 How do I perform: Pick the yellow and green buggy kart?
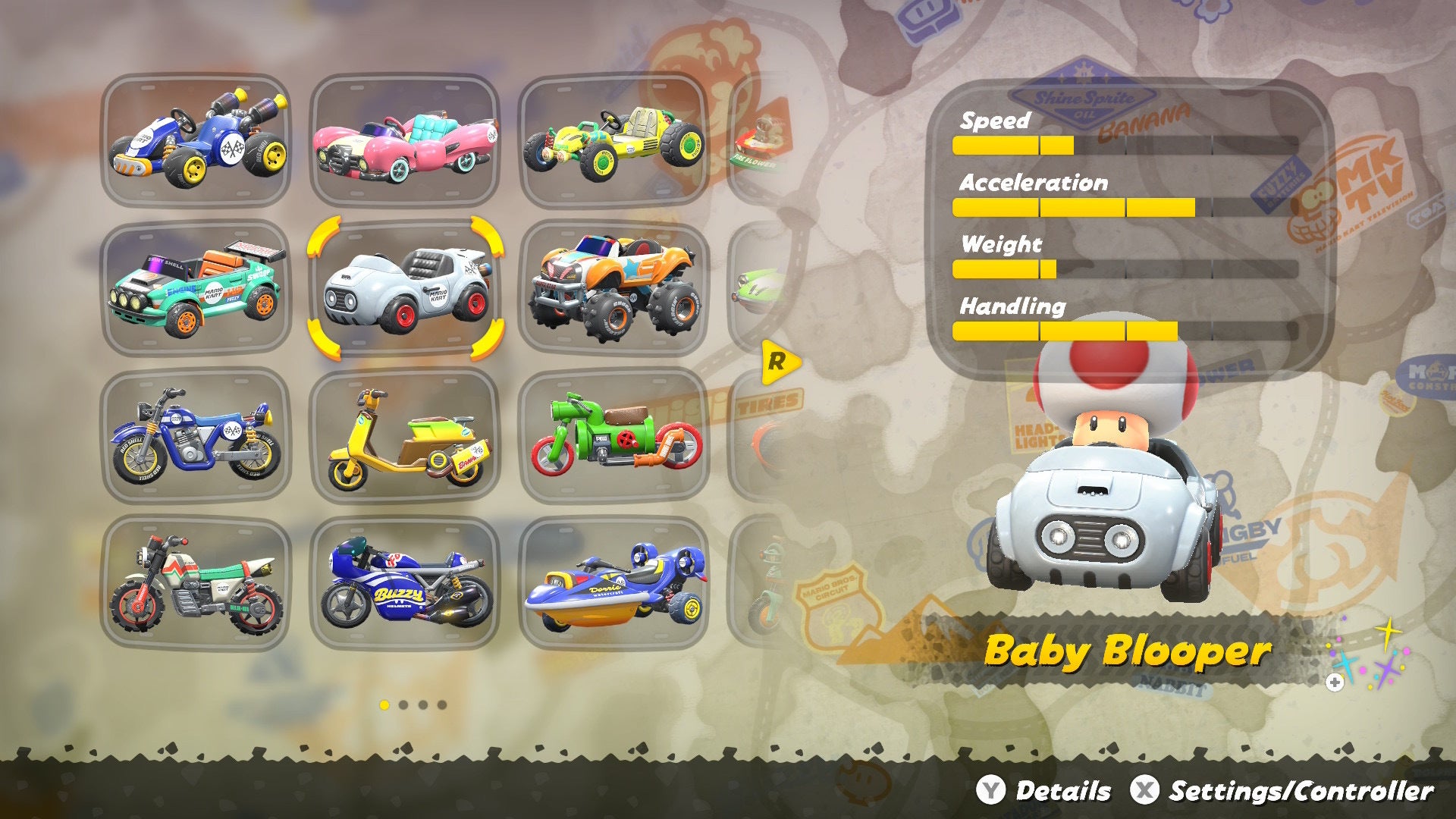613,140
